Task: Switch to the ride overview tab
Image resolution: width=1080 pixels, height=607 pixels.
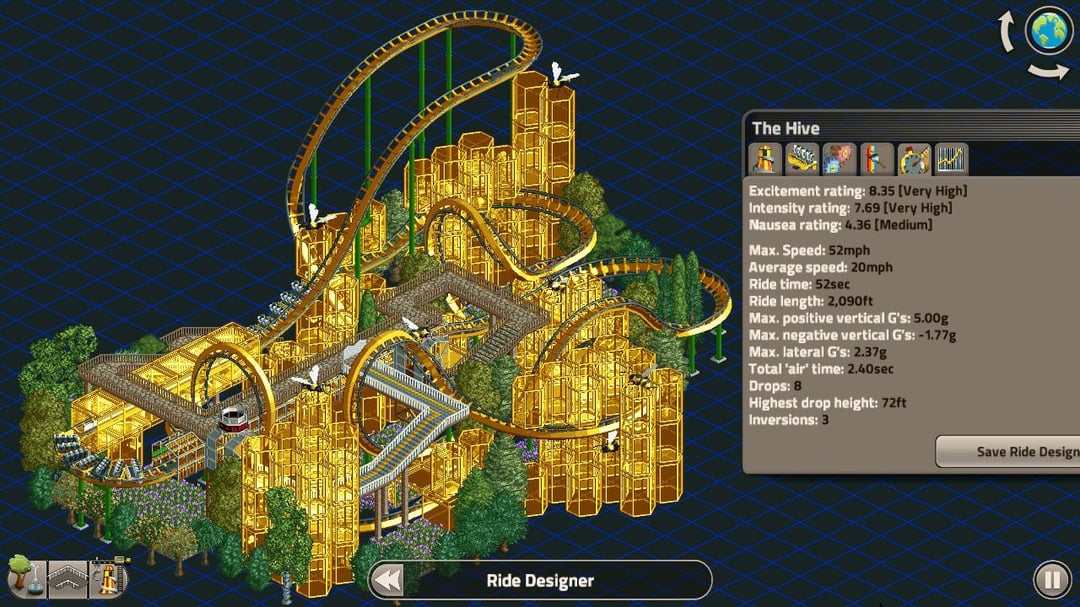Action: pos(766,159)
